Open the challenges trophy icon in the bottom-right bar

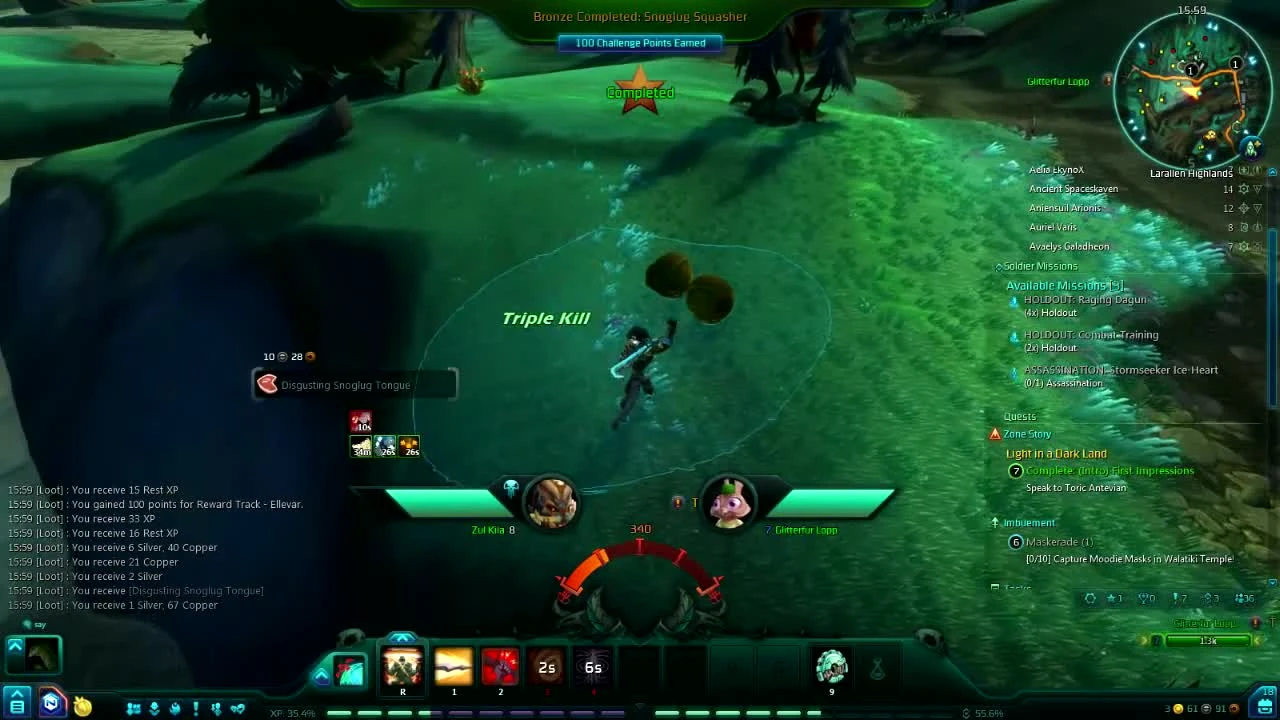tap(1143, 597)
